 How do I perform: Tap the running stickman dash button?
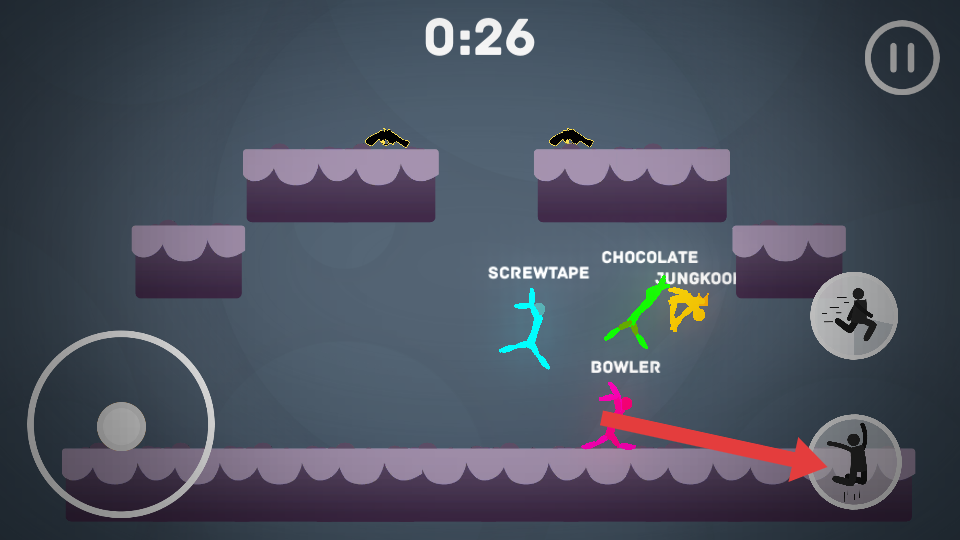click(x=853, y=316)
